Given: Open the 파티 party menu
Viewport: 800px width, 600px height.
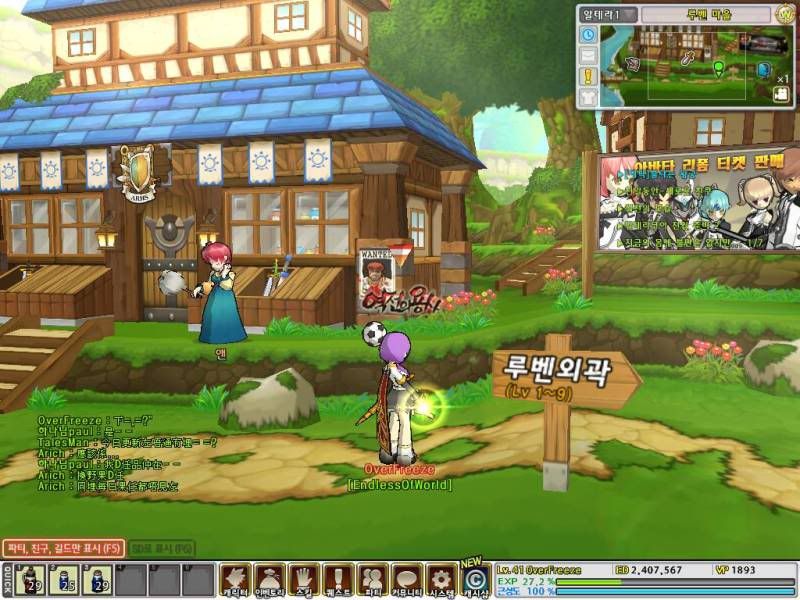Looking at the screenshot, I should 373,579.
